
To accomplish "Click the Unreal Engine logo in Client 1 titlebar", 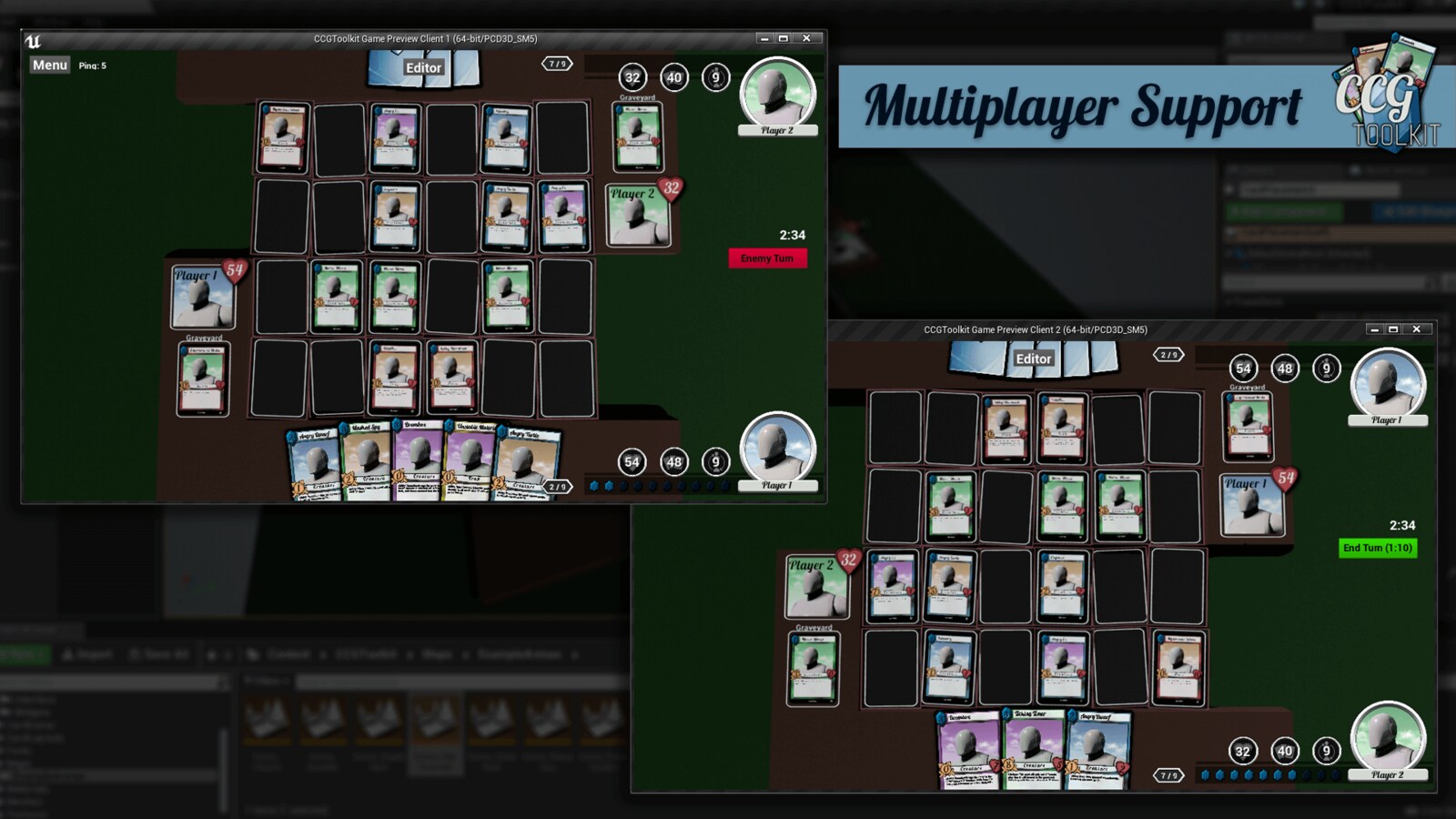I will pyautogui.click(x=34, y=39).
